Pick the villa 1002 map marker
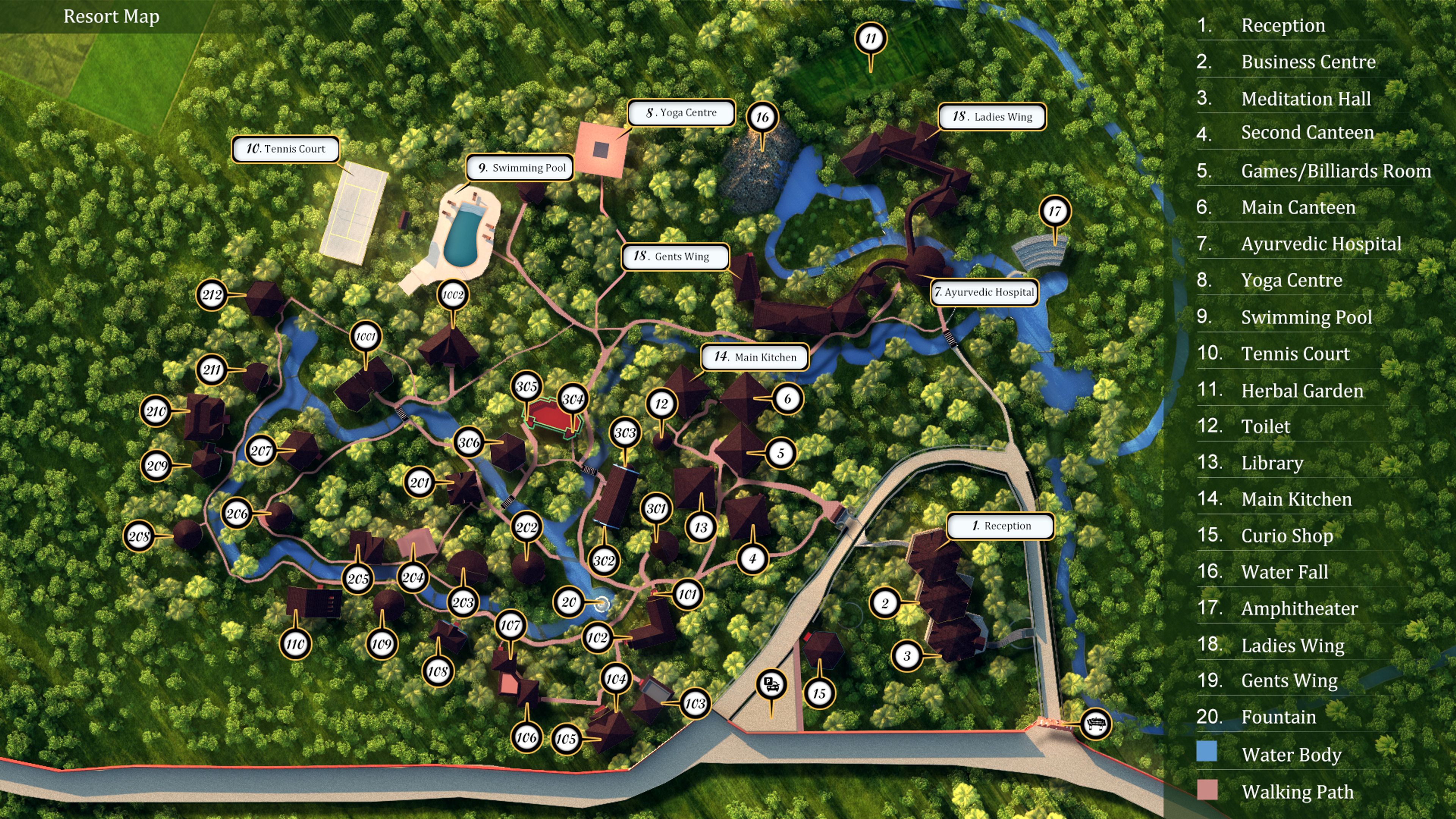Viewport: 1456px width, 819px height. pos(453,295)
